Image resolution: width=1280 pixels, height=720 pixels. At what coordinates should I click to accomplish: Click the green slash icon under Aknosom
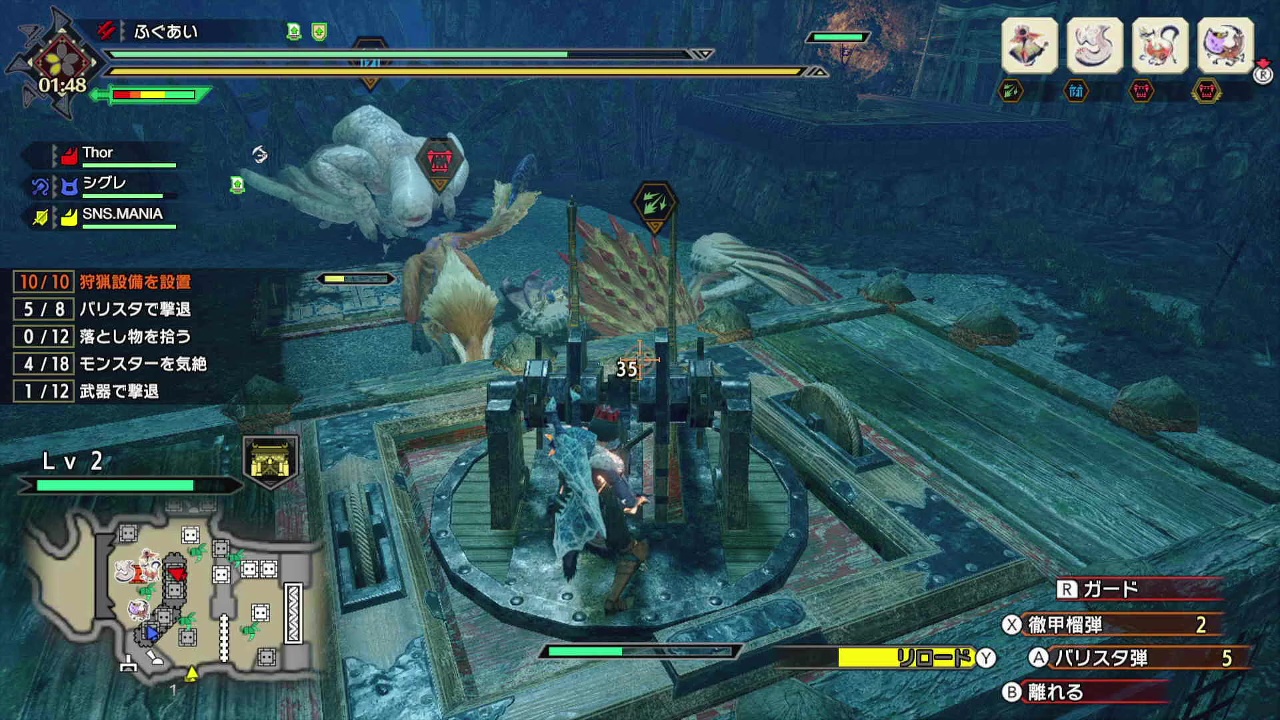(x=1012, y=92)
